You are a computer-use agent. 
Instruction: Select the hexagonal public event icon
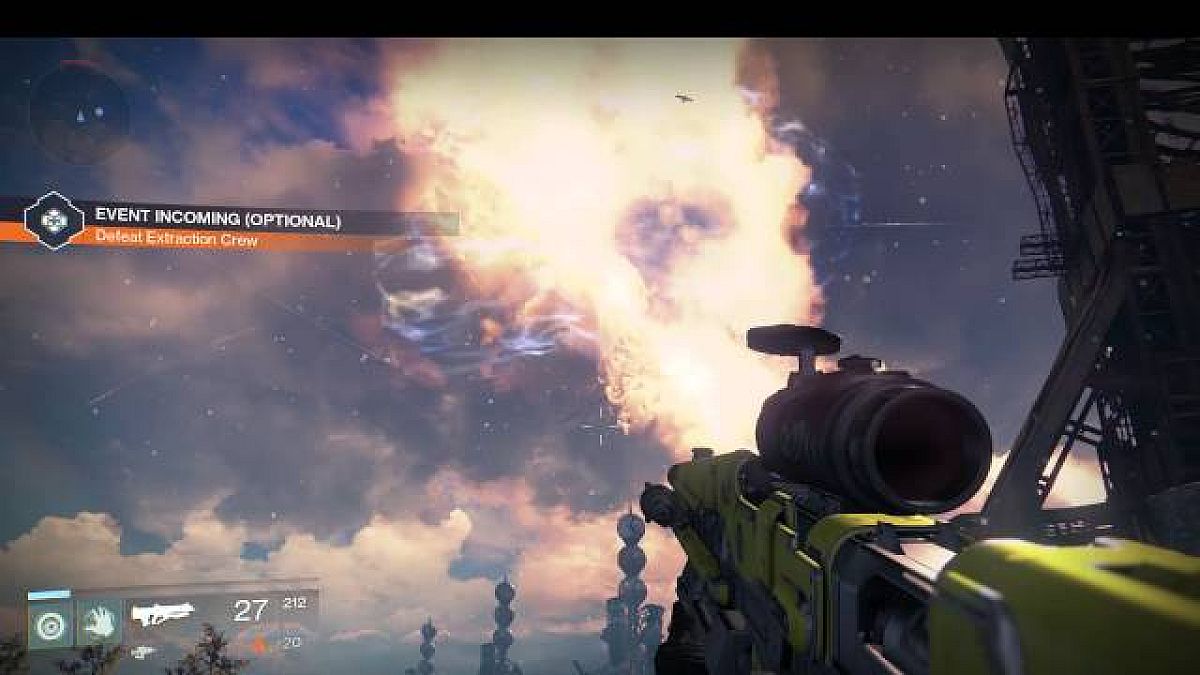(54, 221)
